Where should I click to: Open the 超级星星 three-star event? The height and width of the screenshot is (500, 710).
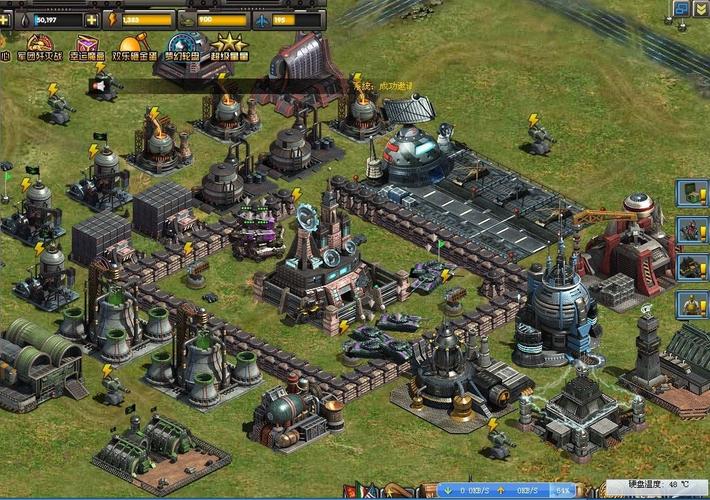228,48
